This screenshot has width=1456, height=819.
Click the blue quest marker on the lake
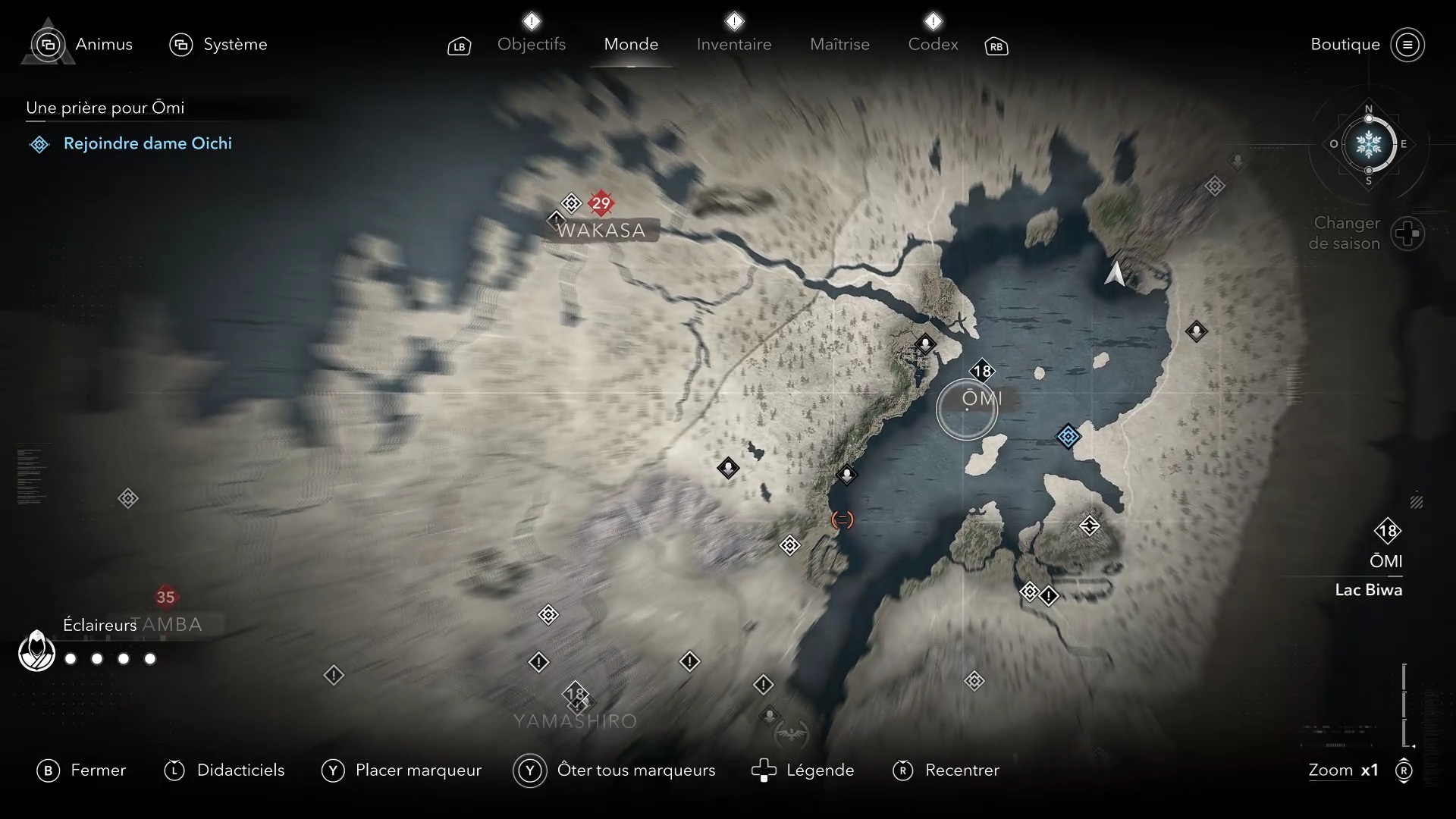1068,436
